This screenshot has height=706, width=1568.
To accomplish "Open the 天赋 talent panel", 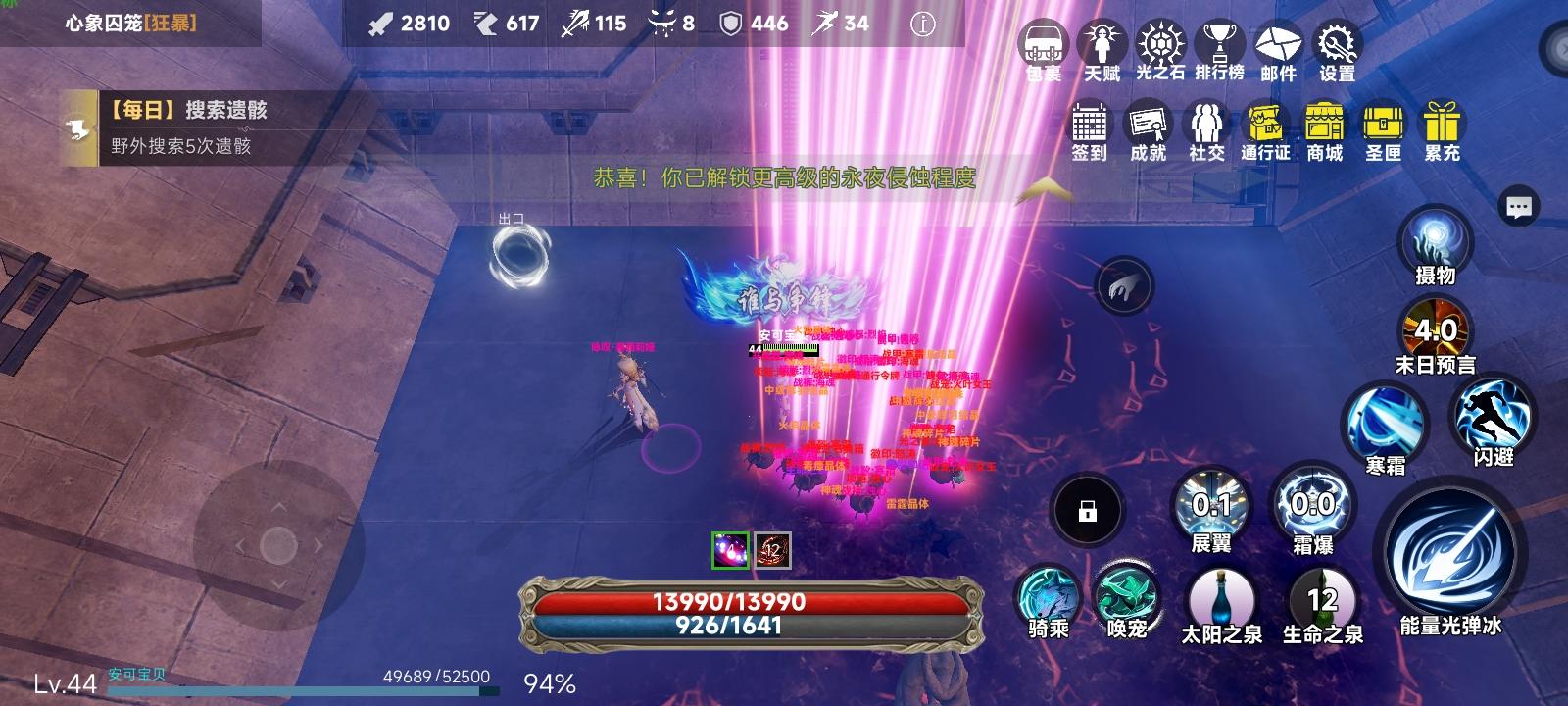I will (x=1101, y=44).
